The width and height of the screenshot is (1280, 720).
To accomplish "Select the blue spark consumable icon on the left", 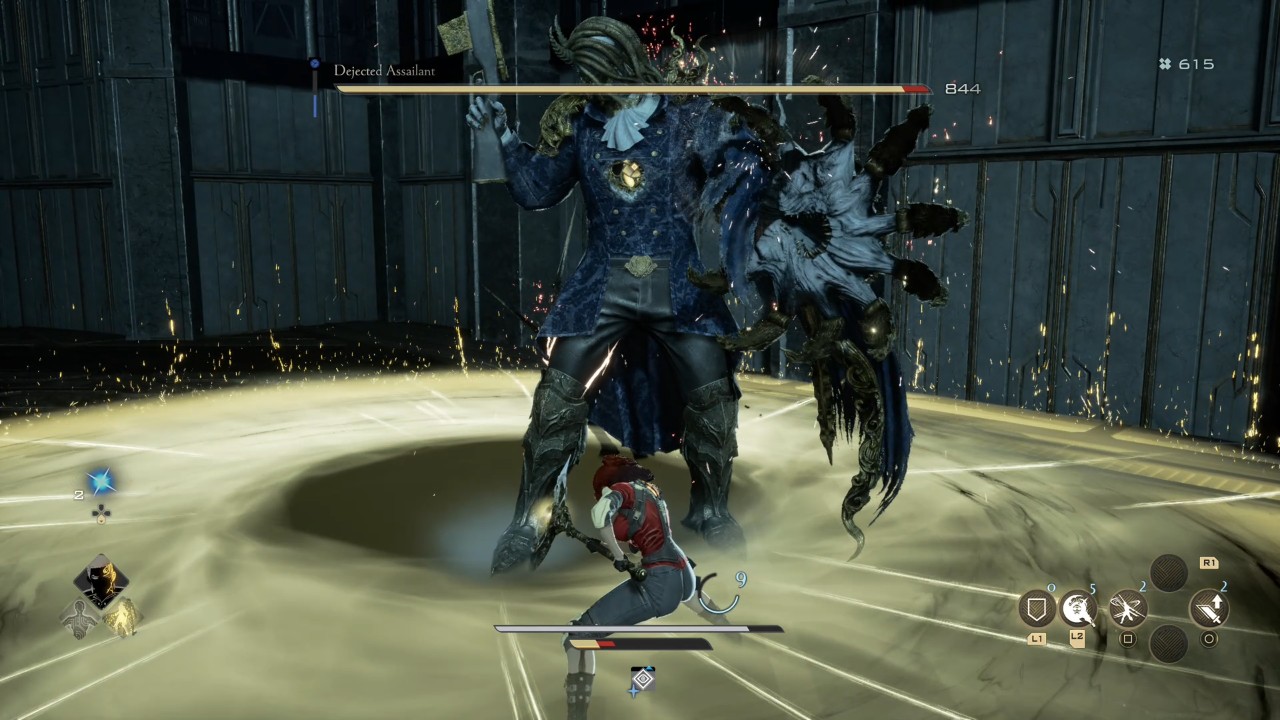I will click(102, 480).
